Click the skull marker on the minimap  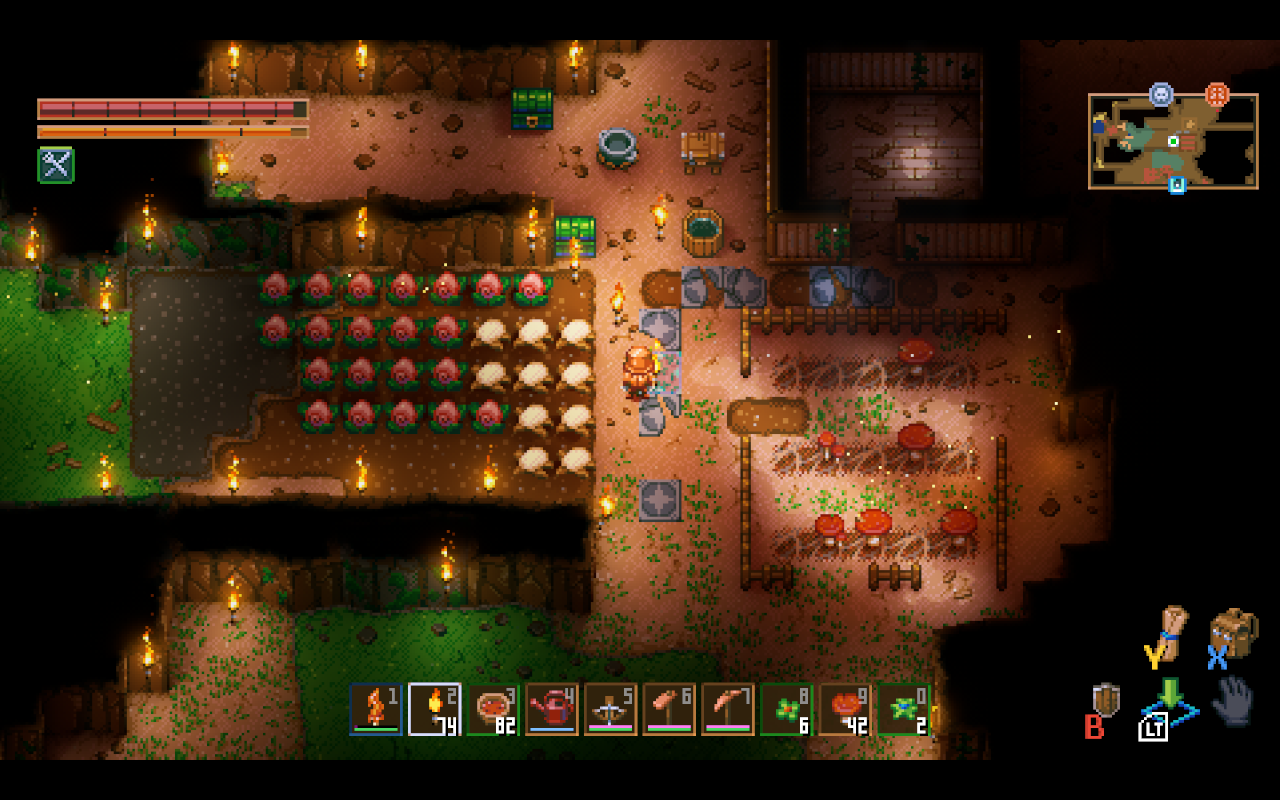(x=1161, y=94)
